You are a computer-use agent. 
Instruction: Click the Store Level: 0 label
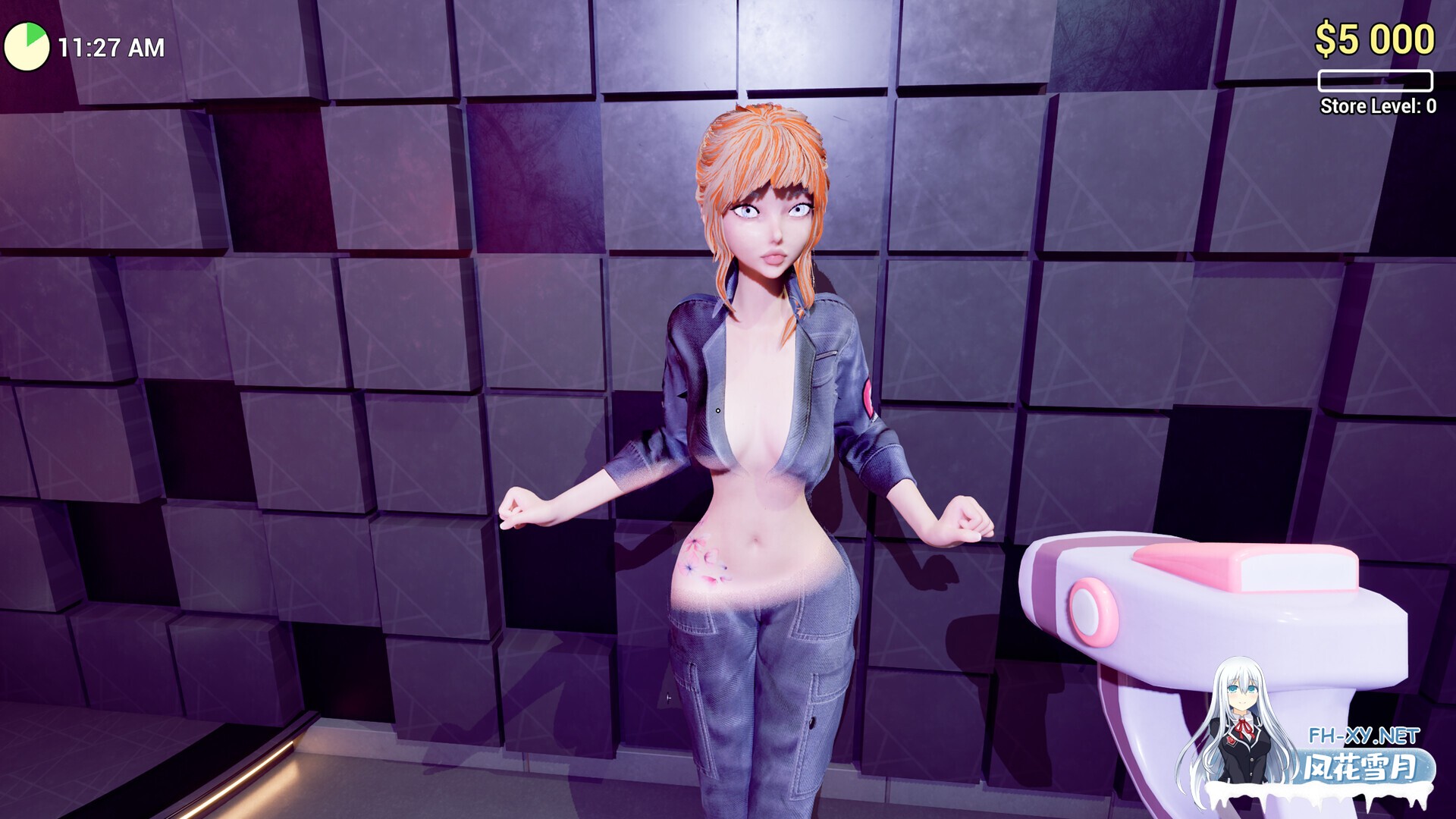point(1379,106)
